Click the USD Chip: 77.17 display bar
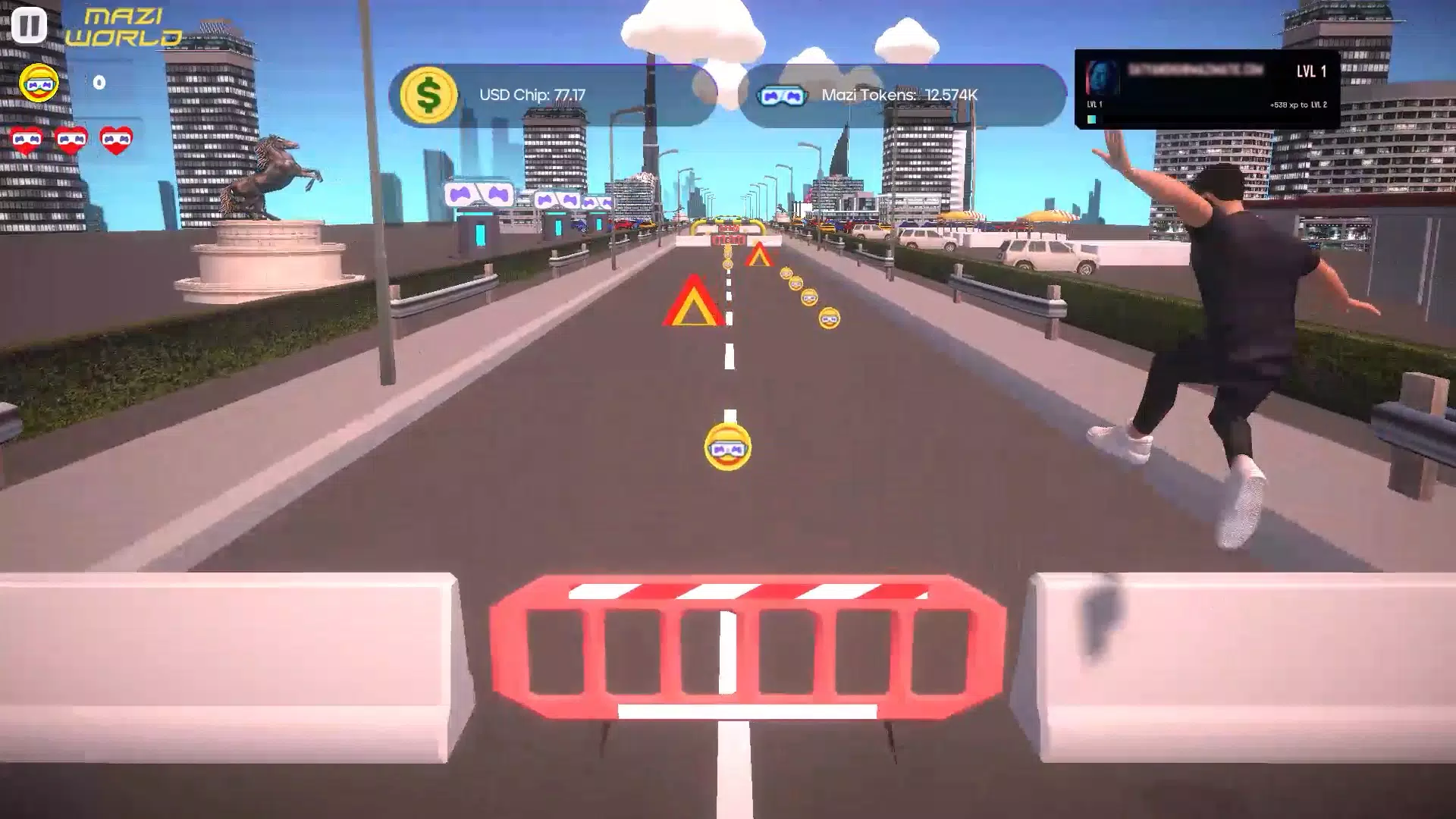This screenshot has height=819, width=1456. pyautogui.click(x=533, y=95)
